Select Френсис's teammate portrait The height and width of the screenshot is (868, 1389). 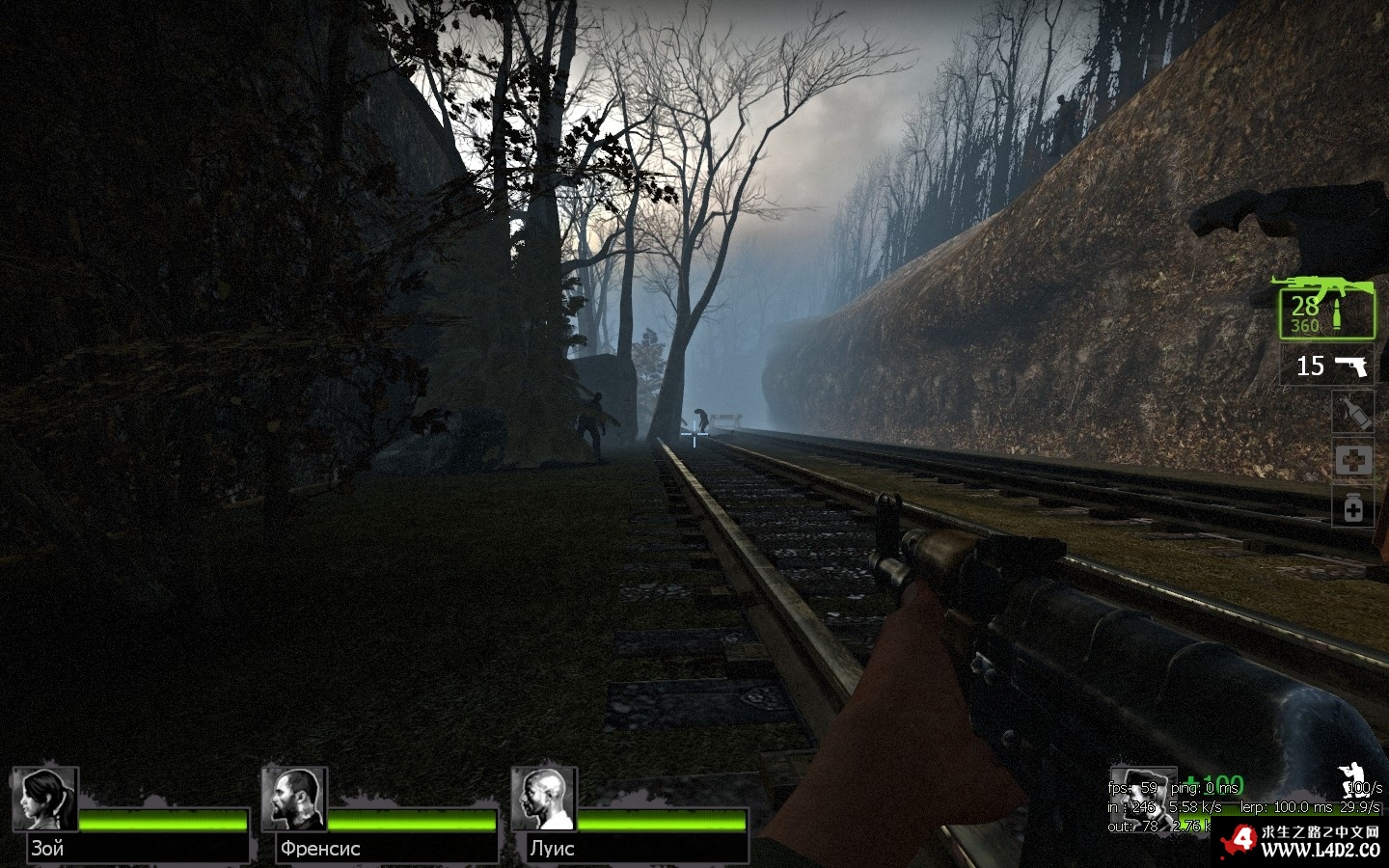294,799
